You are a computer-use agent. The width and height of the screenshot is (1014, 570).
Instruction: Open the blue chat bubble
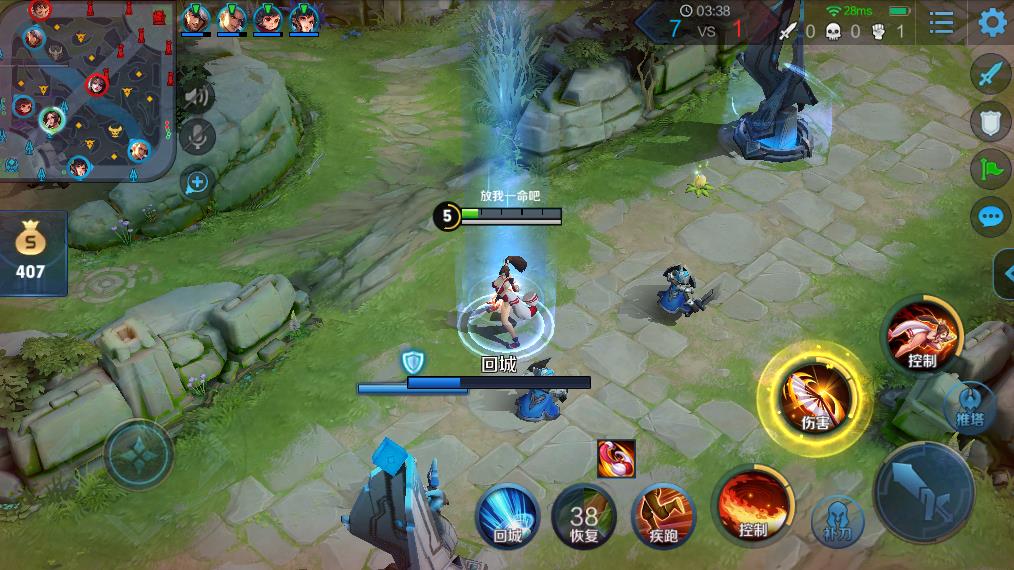tap(990, 215)
